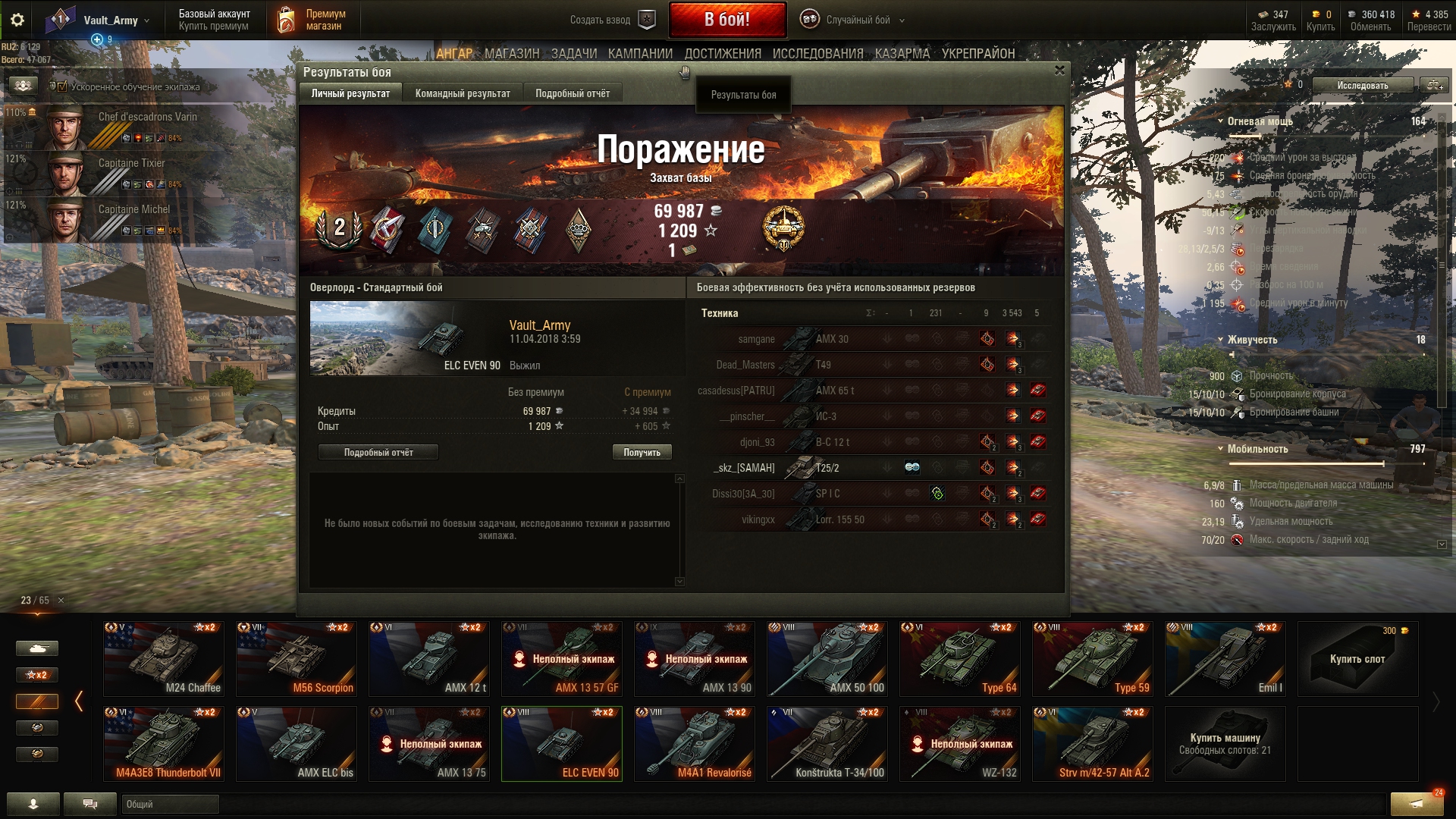Screen dimensions: 1456x819
Task: Open the game settings gear icon
Action: coord(17,20)
